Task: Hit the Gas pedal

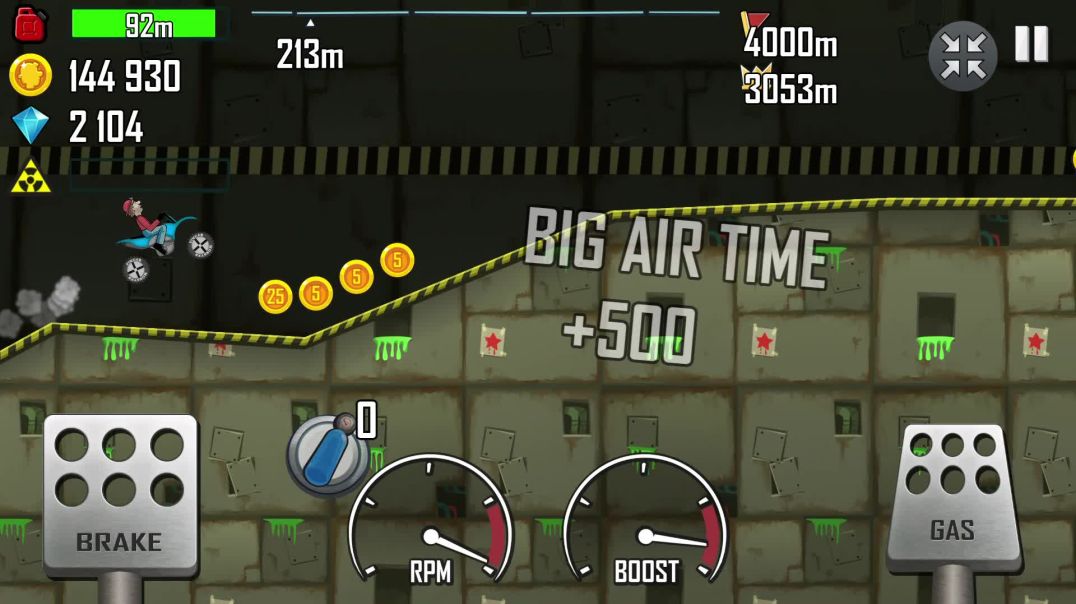Action: pyautogui.click(x=952, y=496)
